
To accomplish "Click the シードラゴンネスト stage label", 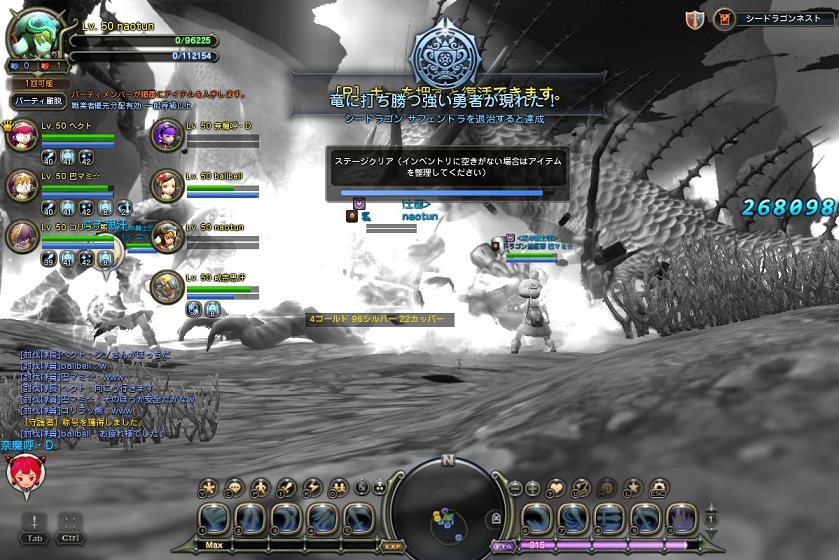I will [776, 19].
